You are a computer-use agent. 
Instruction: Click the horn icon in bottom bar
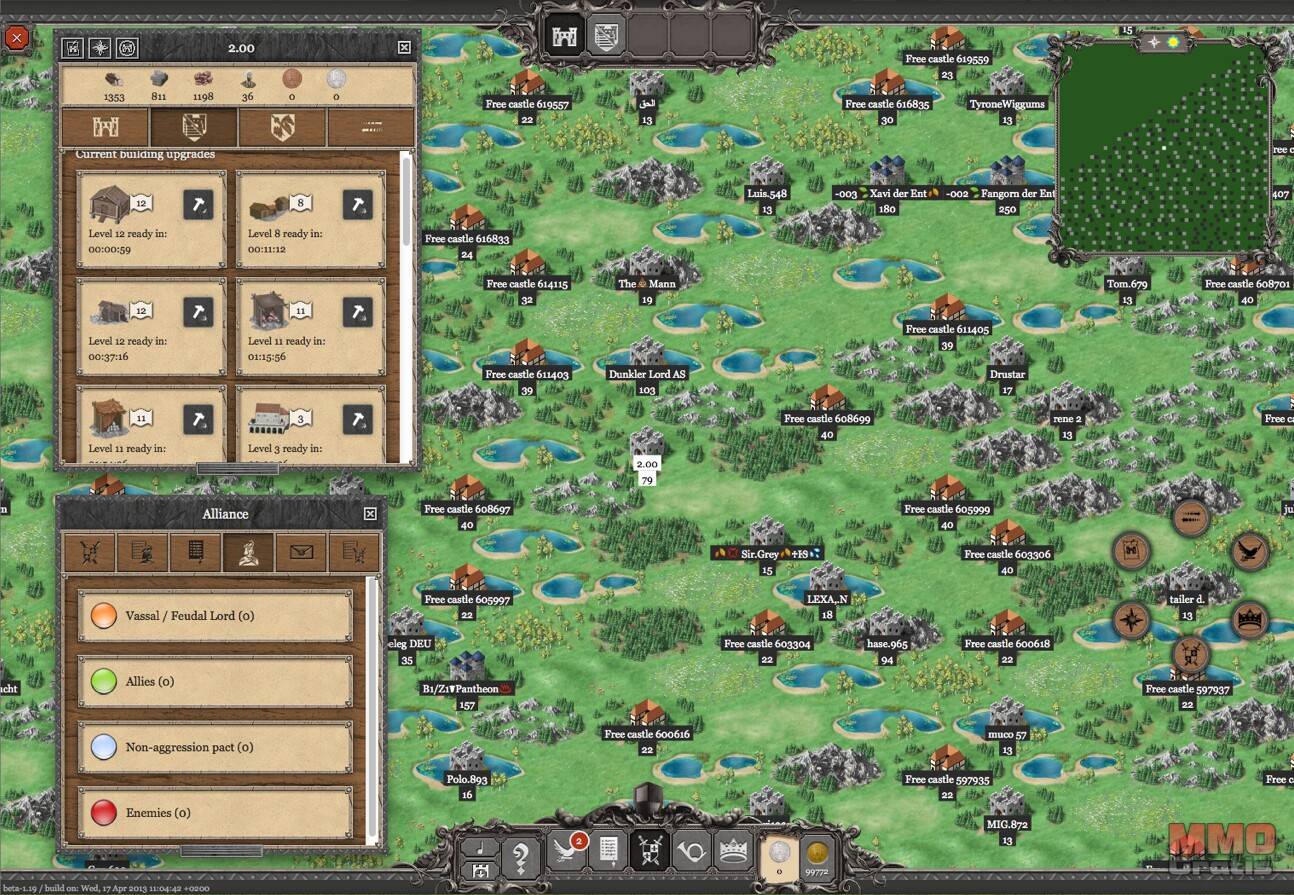pos(691,852)
